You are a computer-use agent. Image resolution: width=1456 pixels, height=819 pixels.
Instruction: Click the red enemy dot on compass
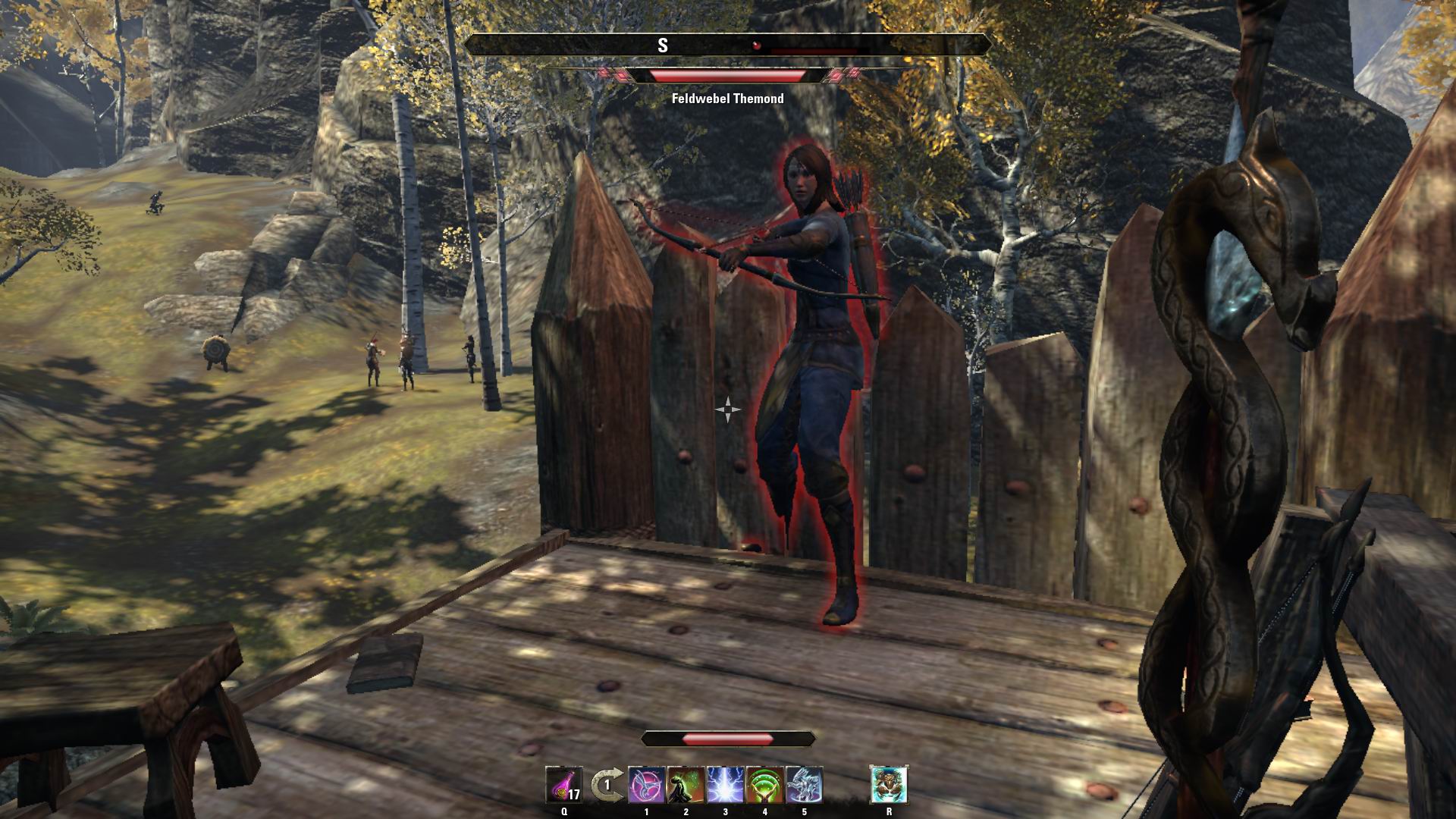point(756,44)
